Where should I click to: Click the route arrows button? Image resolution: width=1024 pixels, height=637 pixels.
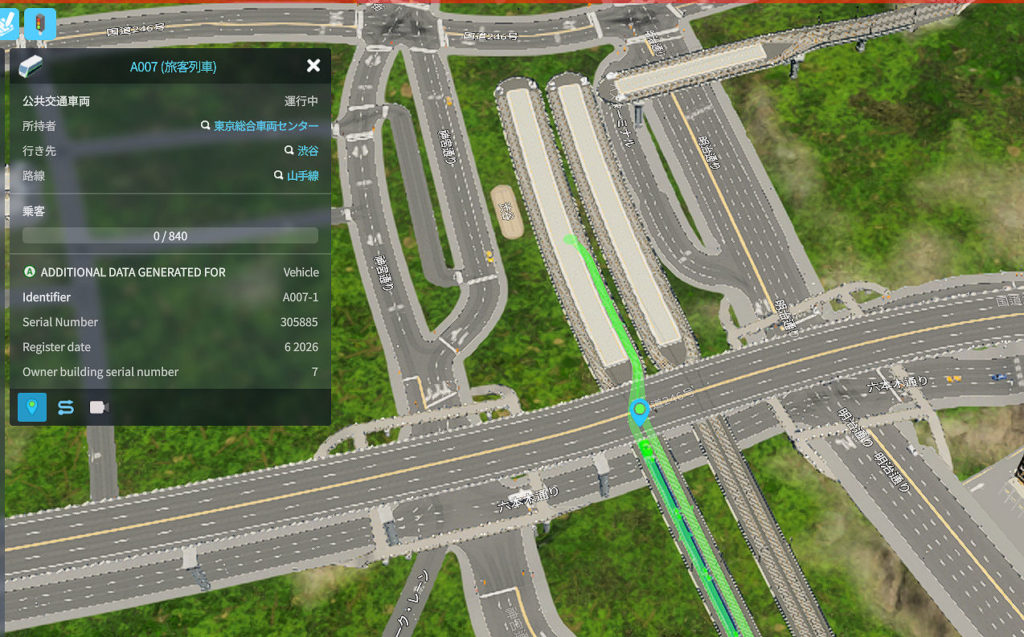point(66,407)
